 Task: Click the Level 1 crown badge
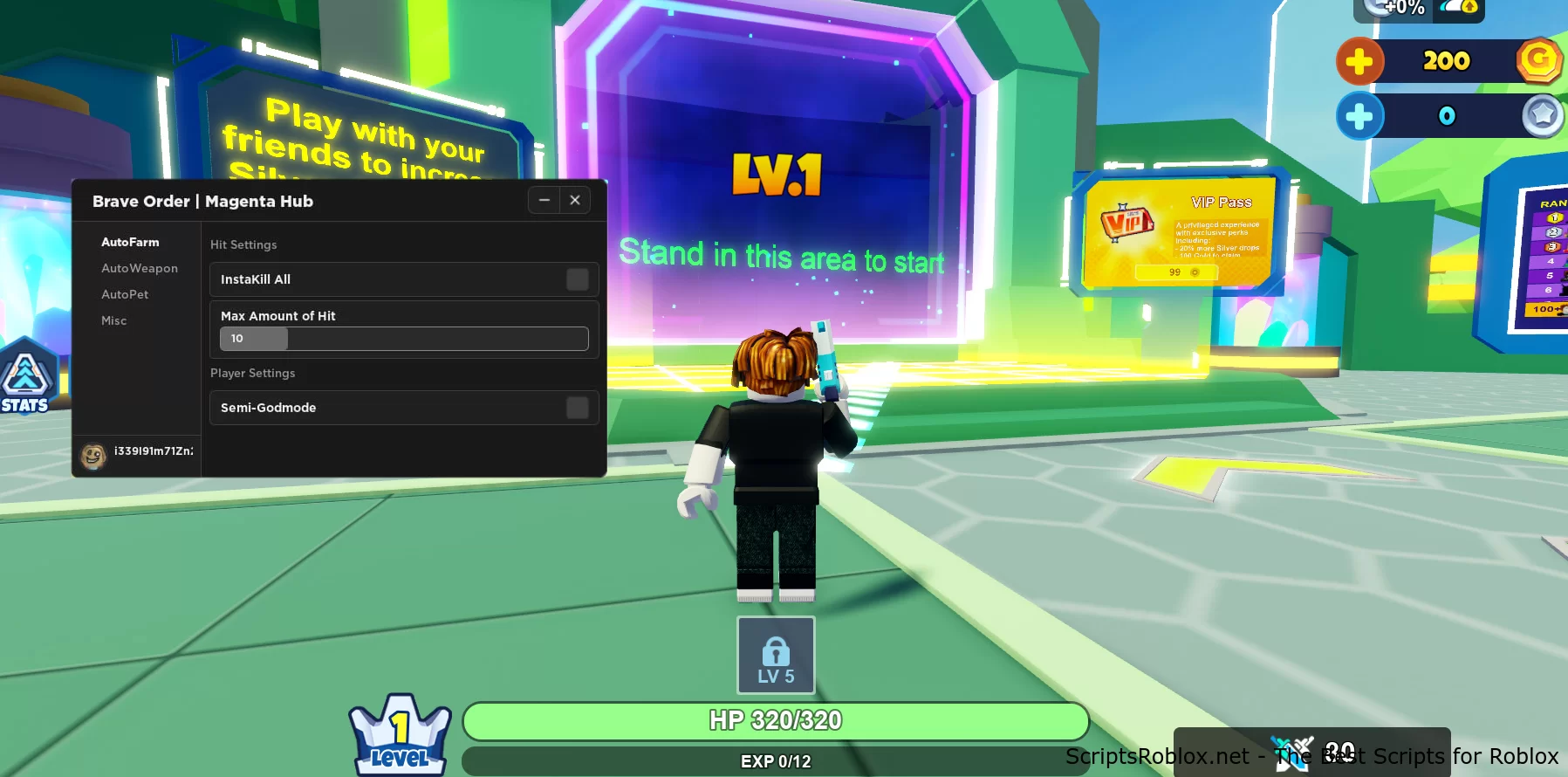coord(401,733)
